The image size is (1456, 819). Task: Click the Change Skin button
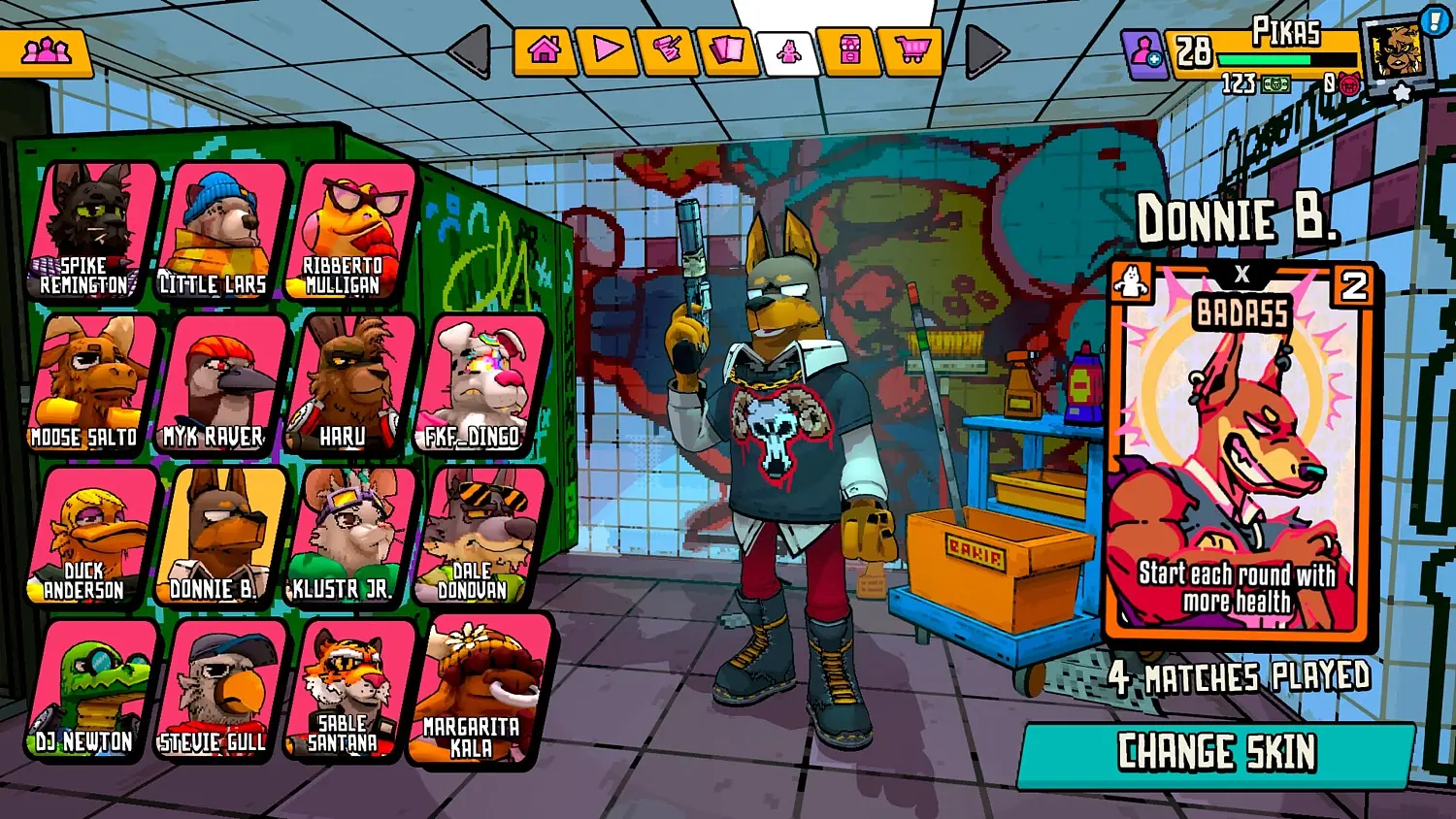click(1216, 753)
